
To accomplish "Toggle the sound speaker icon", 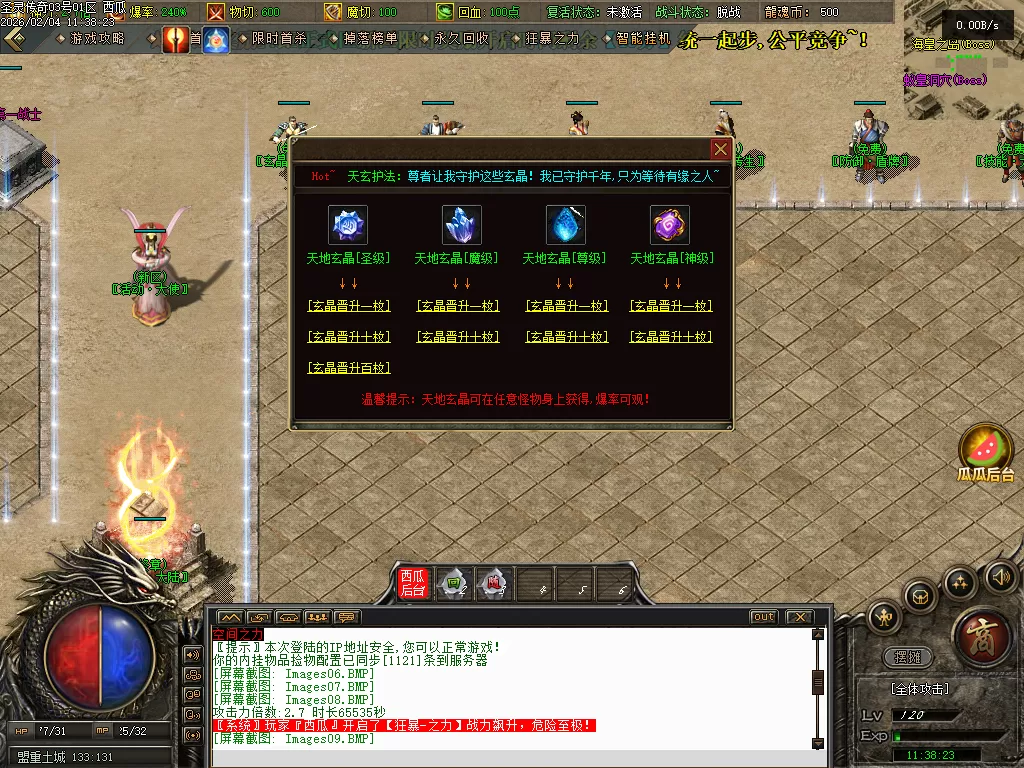I will point(1000,576).
